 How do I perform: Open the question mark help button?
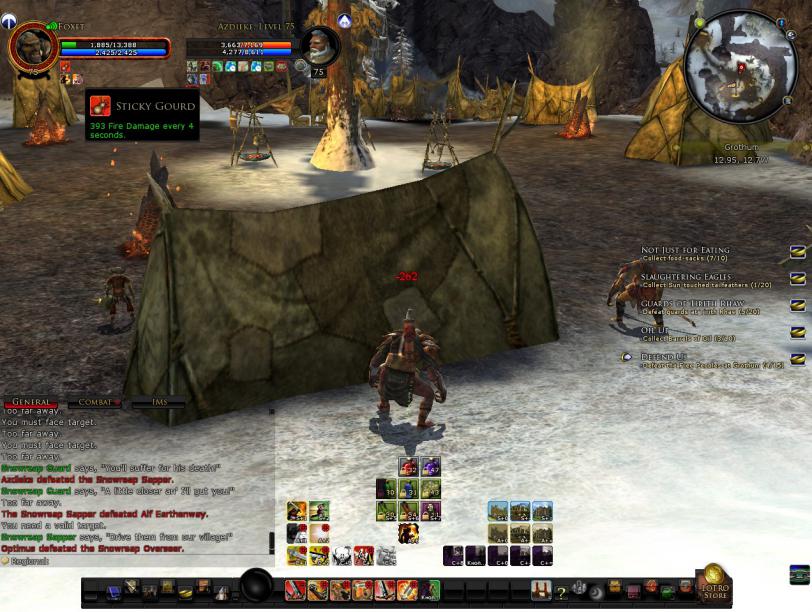coord(561,592)
